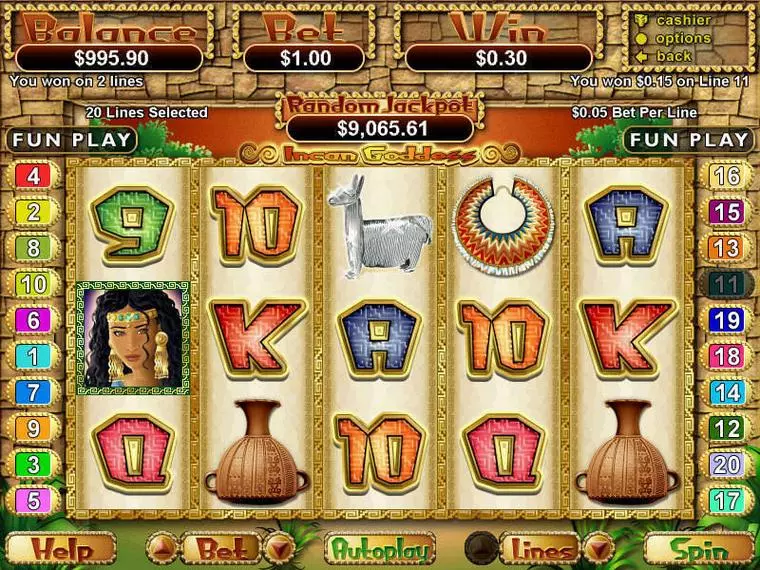Decrease the bet with the down arrow
760x570 pixels.
tap(279, 548)
